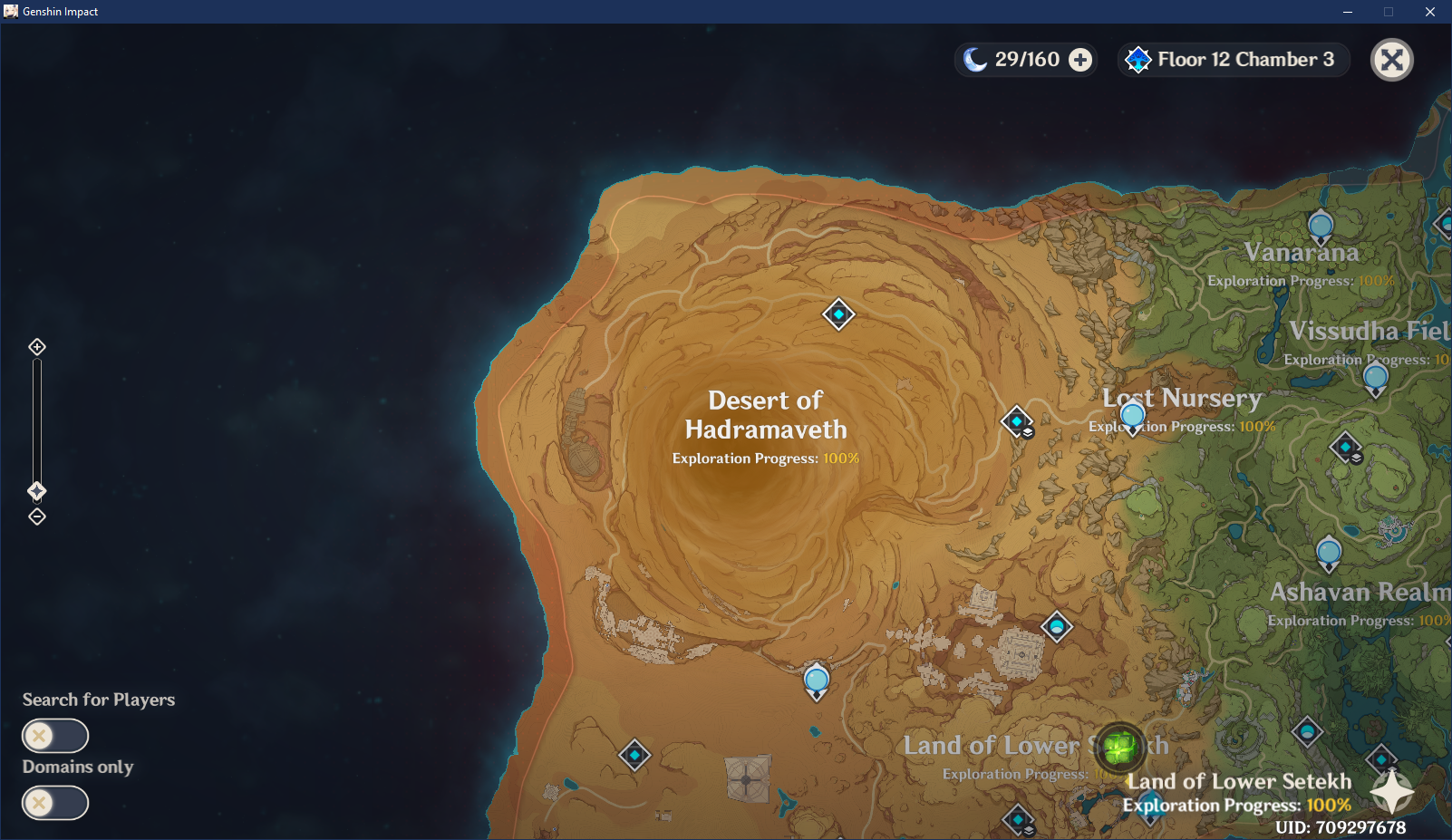Turn on the Domains only toggle

tap(54, 802)
